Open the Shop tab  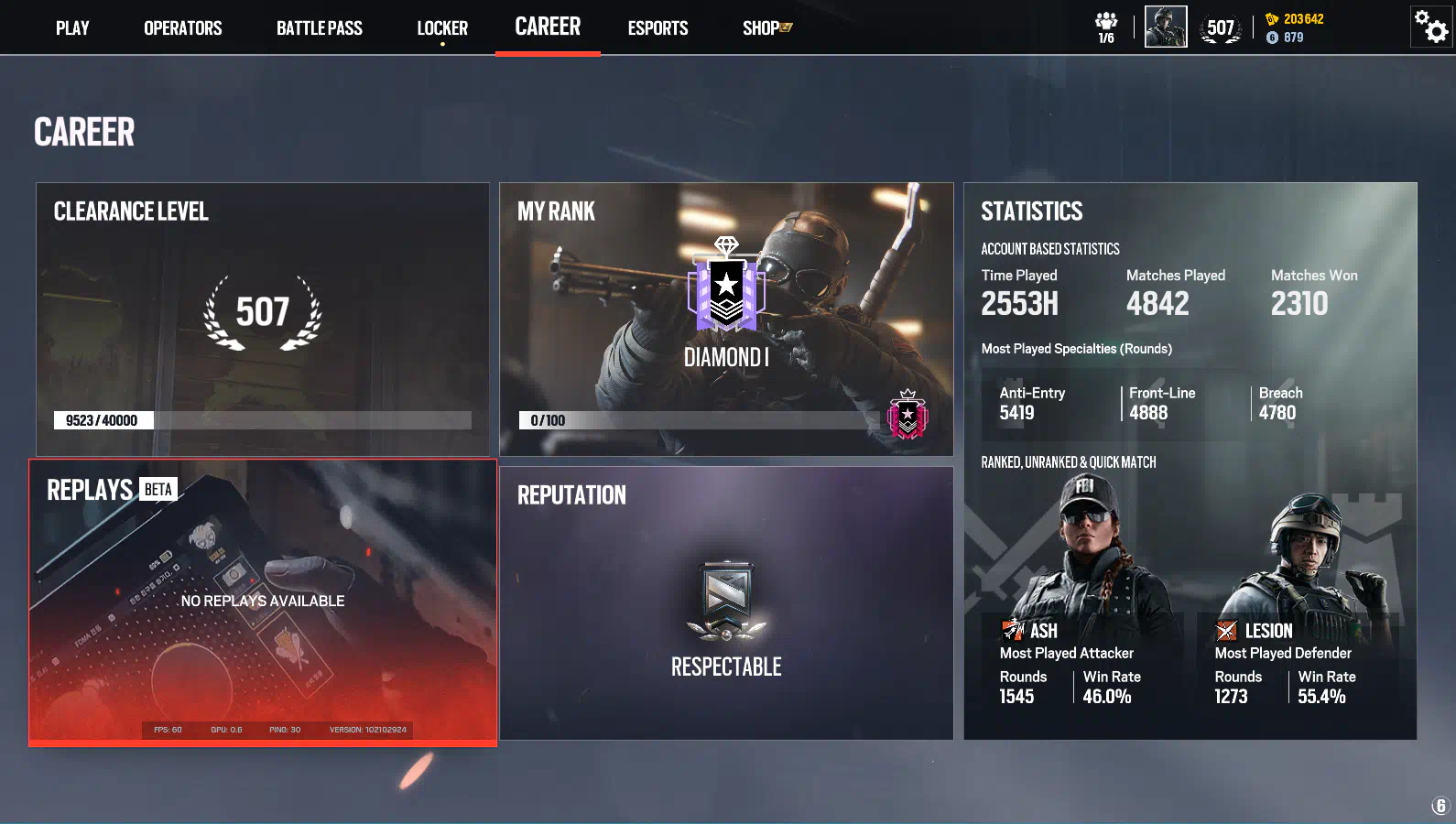pyautogui.click(x=766, y=28)
